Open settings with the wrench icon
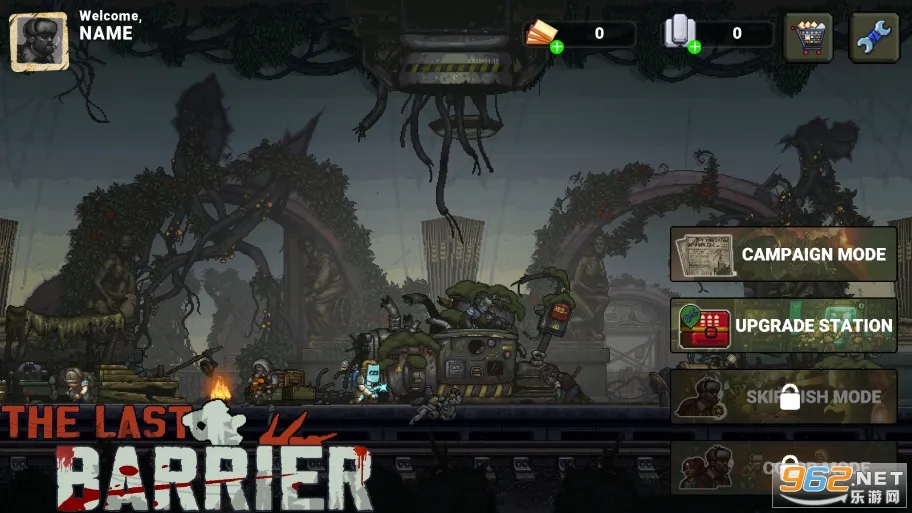Viewport: 912px width, 513px height. point(874,38)
